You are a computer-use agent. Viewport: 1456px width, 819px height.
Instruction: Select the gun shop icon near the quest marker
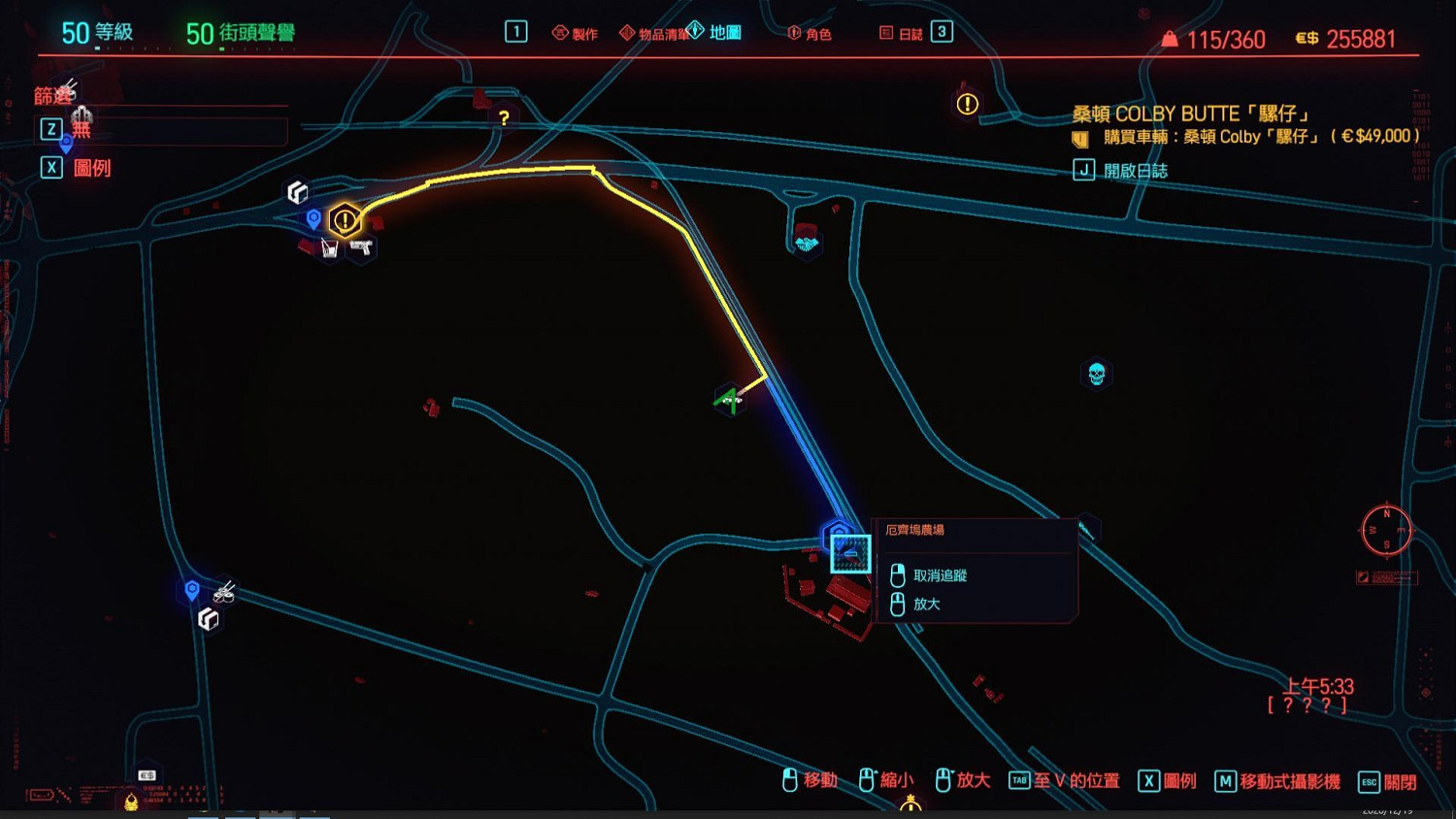[360, 248]
